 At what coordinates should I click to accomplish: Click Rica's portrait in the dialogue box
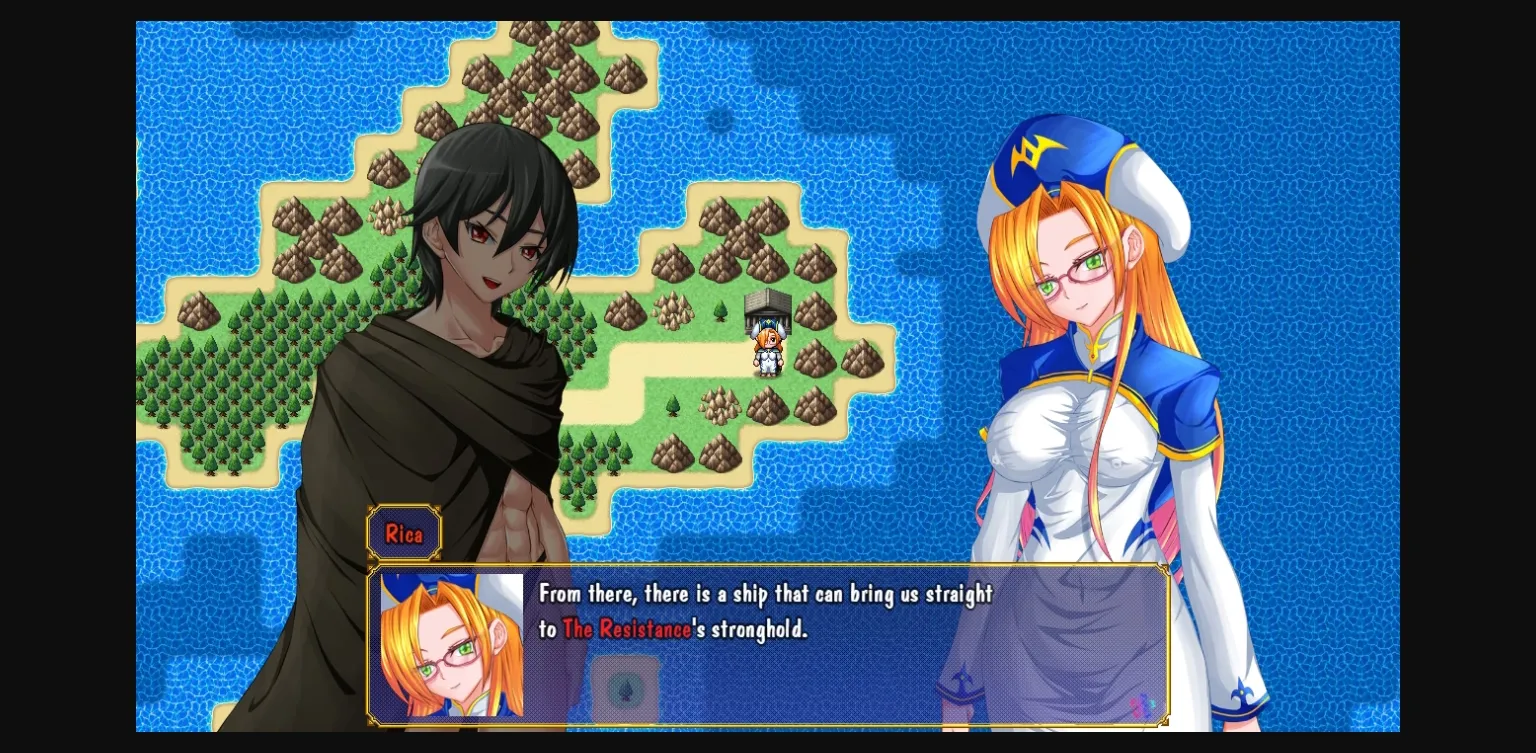point(448,645)
